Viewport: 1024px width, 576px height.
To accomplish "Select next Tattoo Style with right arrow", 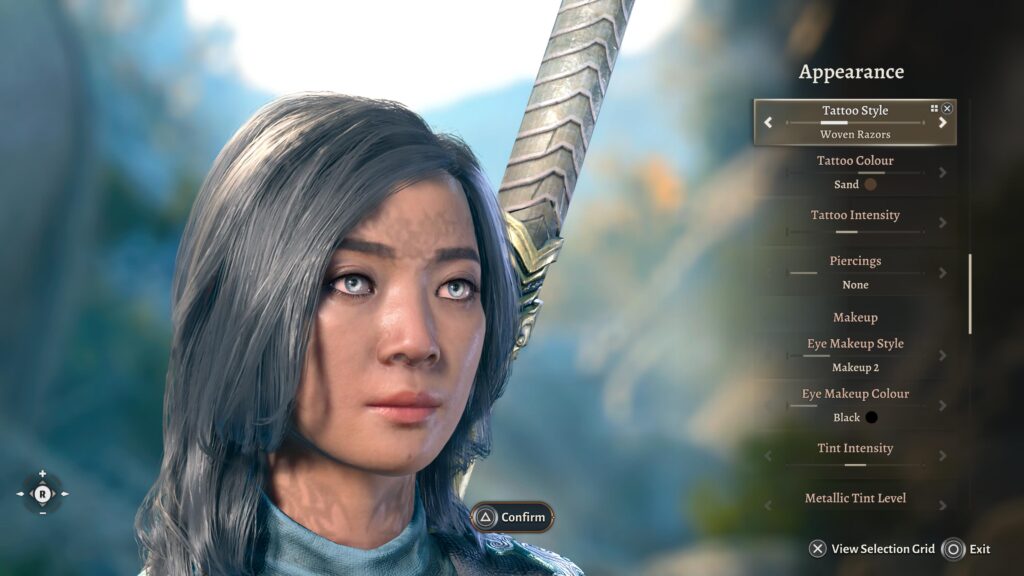I will pos(942,123).
